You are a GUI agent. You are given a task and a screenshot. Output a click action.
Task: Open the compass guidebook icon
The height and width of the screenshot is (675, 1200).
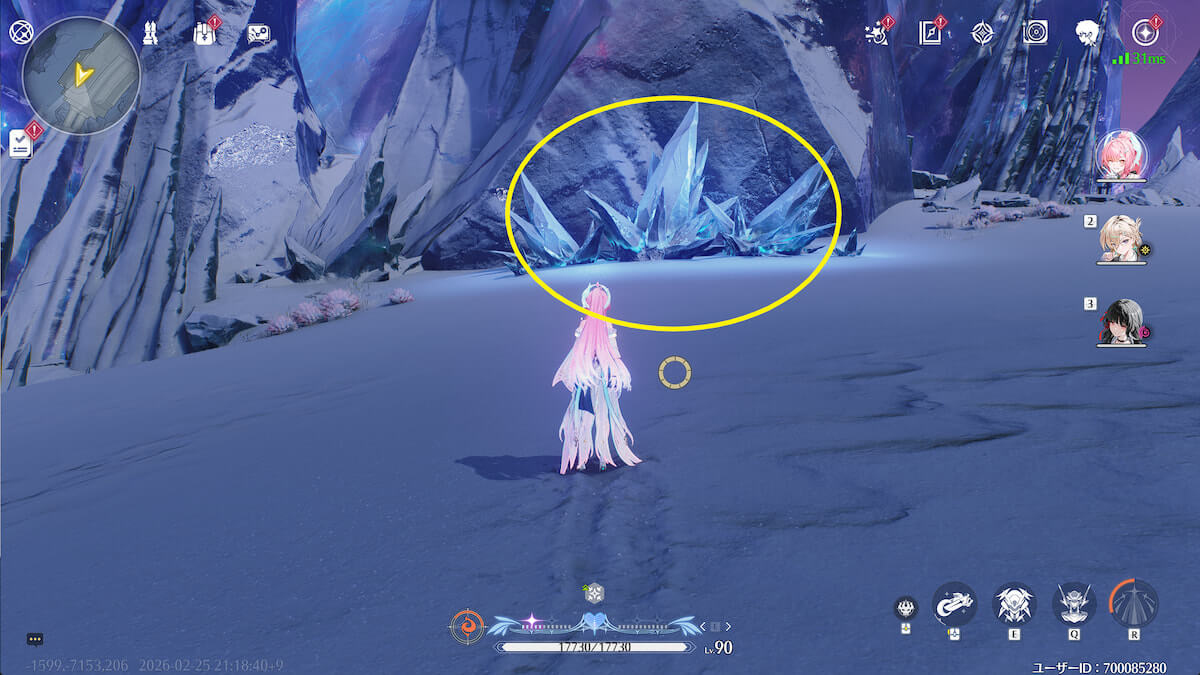(x=931, y=33)
